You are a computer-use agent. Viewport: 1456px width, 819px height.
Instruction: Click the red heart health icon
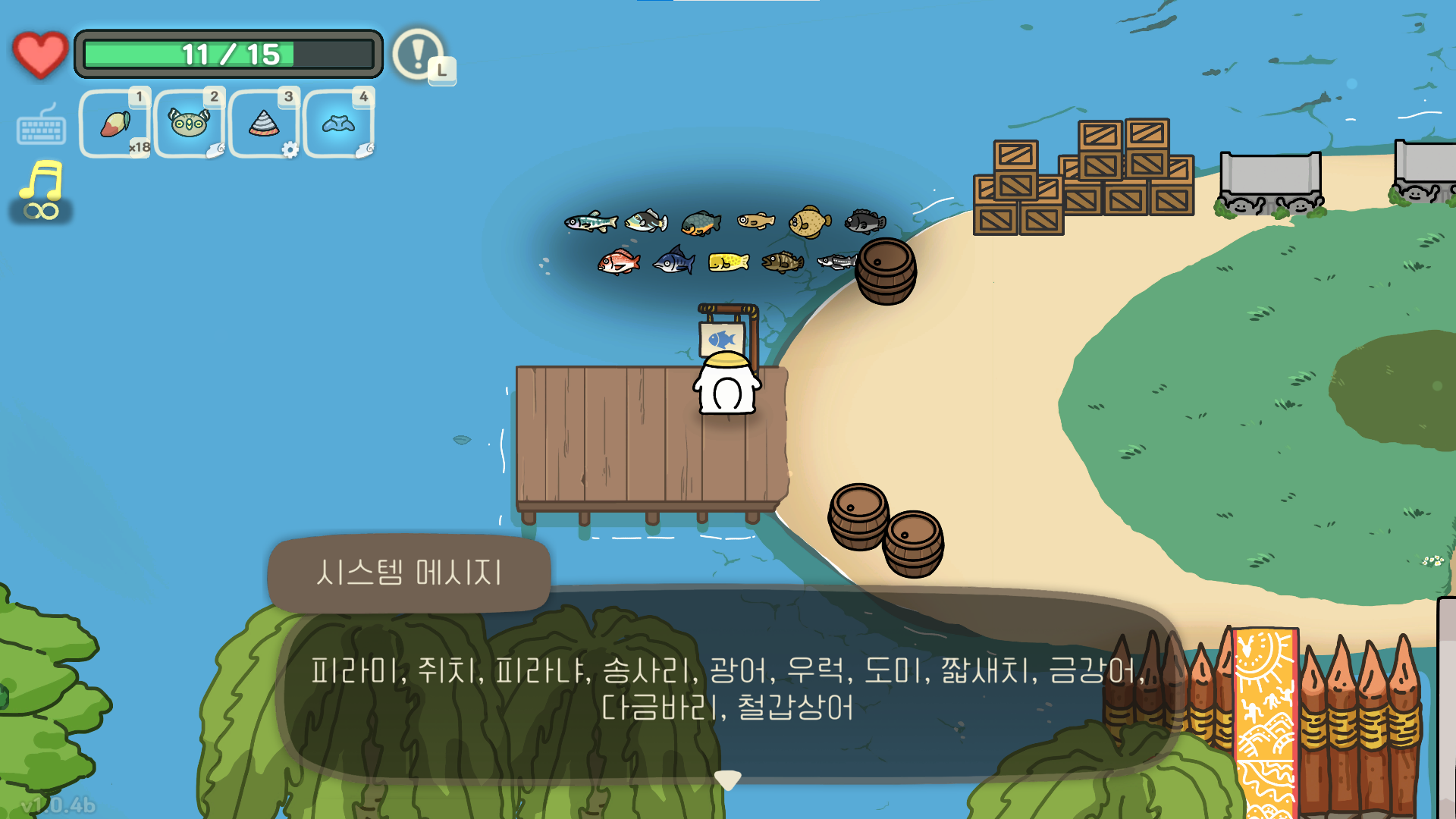[x=39, y=53]
